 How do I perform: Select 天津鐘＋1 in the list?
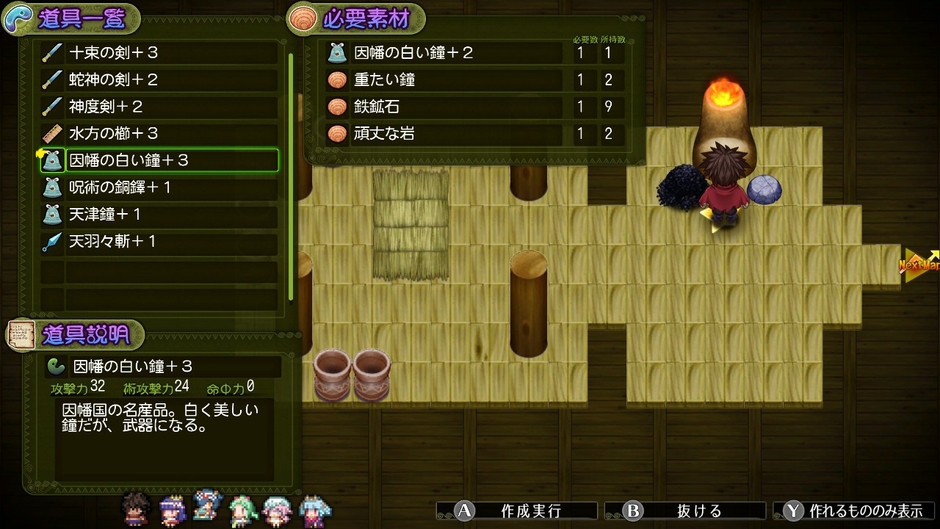point(158,214)
